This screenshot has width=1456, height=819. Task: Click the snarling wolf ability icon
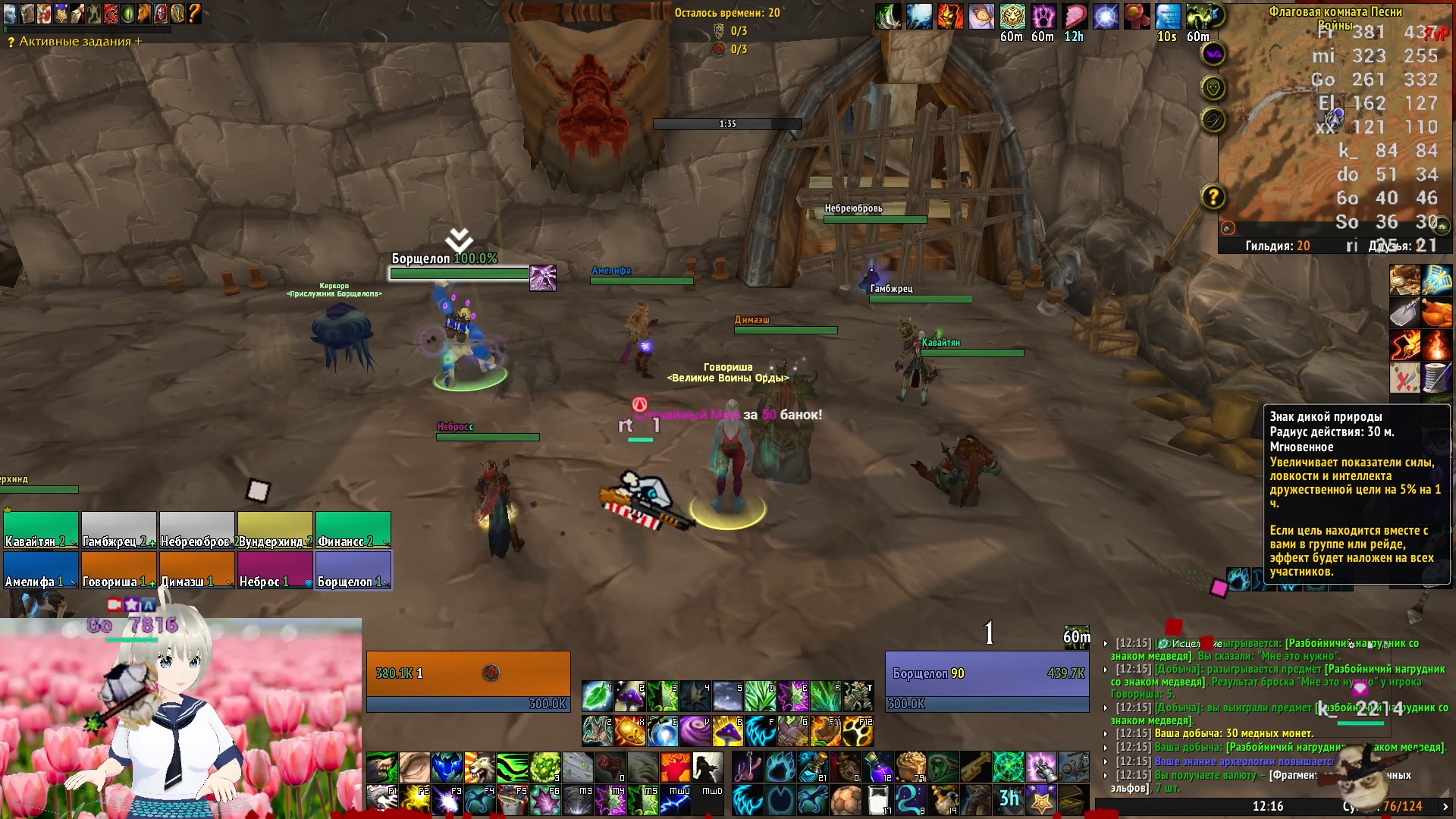point(382,767)
